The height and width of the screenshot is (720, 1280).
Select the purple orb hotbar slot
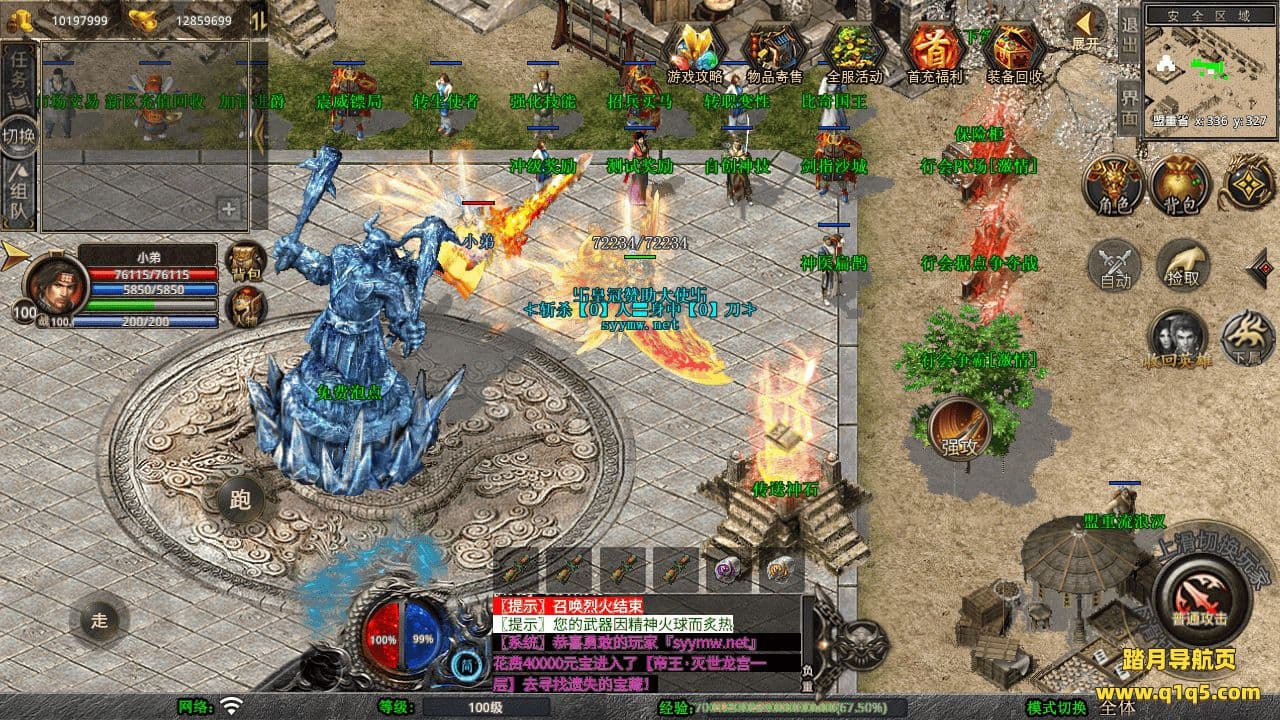click(x=728, y=570)
